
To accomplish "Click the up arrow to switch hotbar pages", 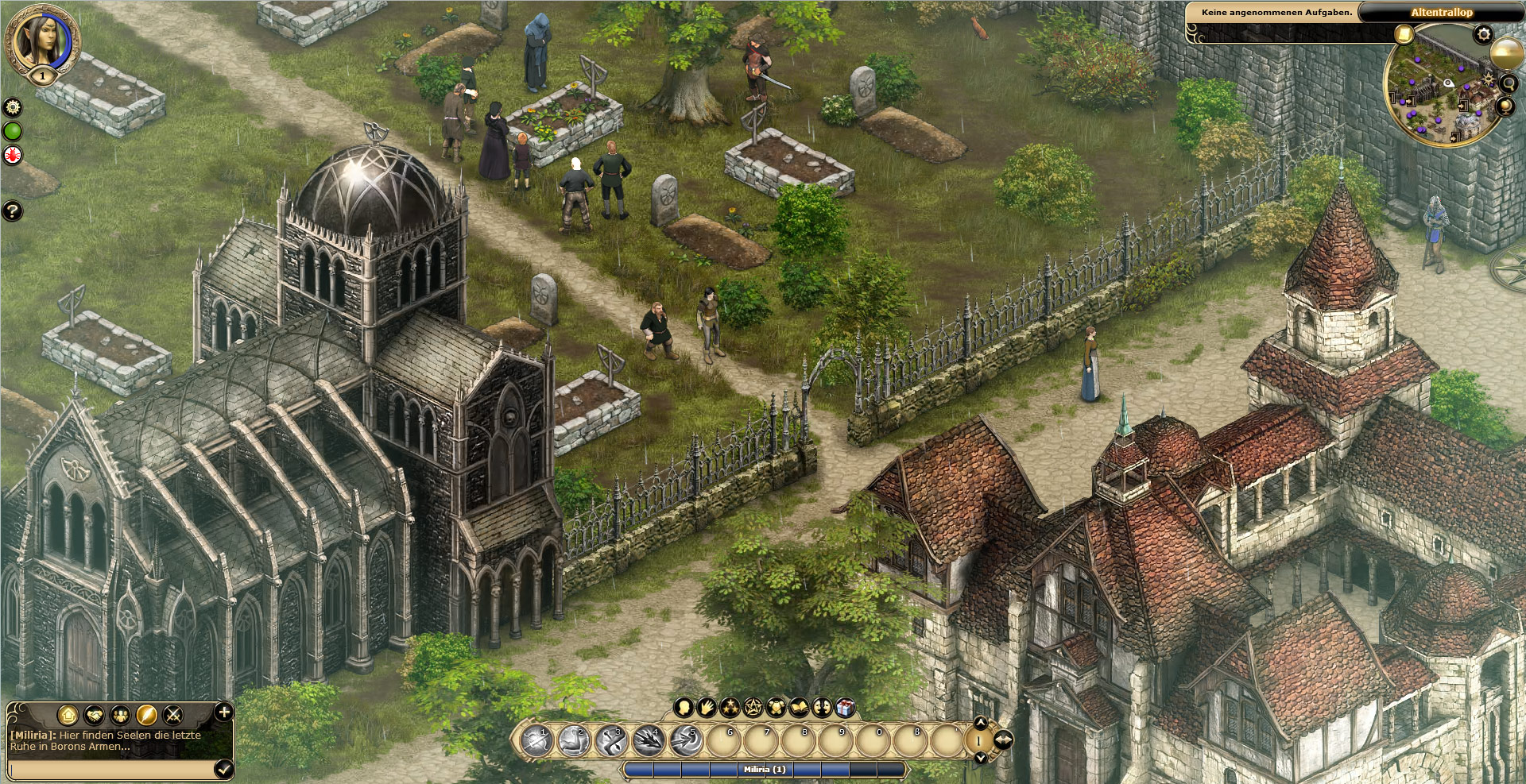I will tap(981, 724).
